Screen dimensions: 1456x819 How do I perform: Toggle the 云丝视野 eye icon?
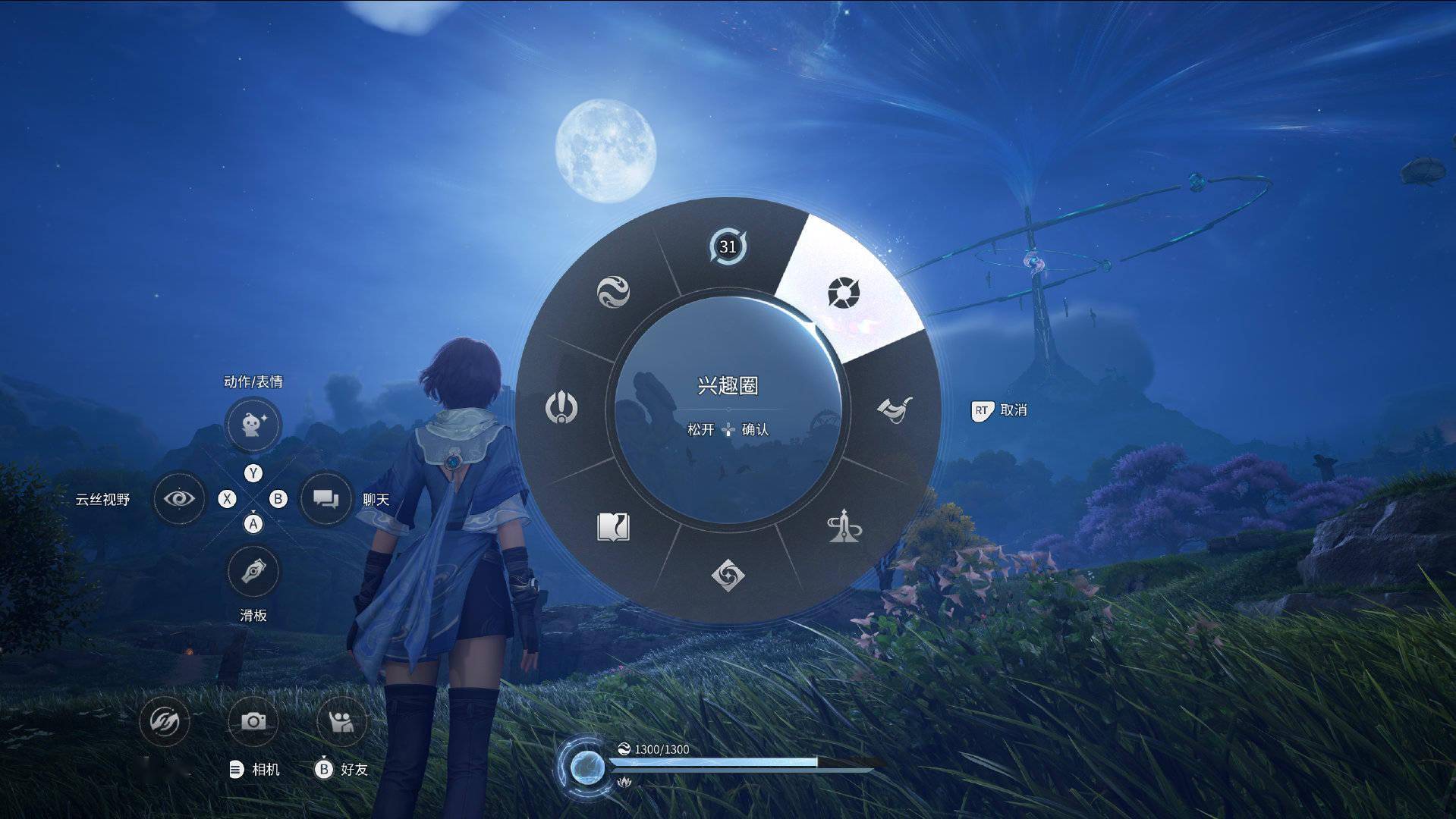click(x=179, y=499)
